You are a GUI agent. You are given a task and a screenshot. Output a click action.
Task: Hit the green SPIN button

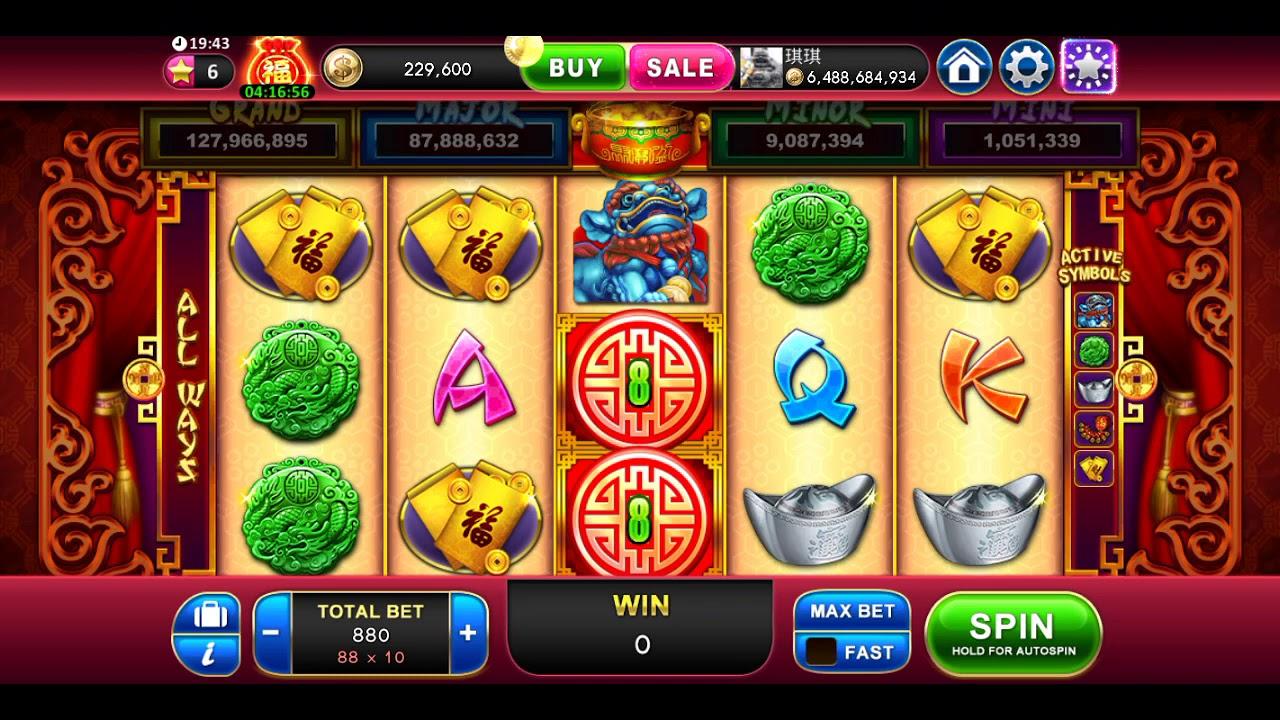[1013, 633]
